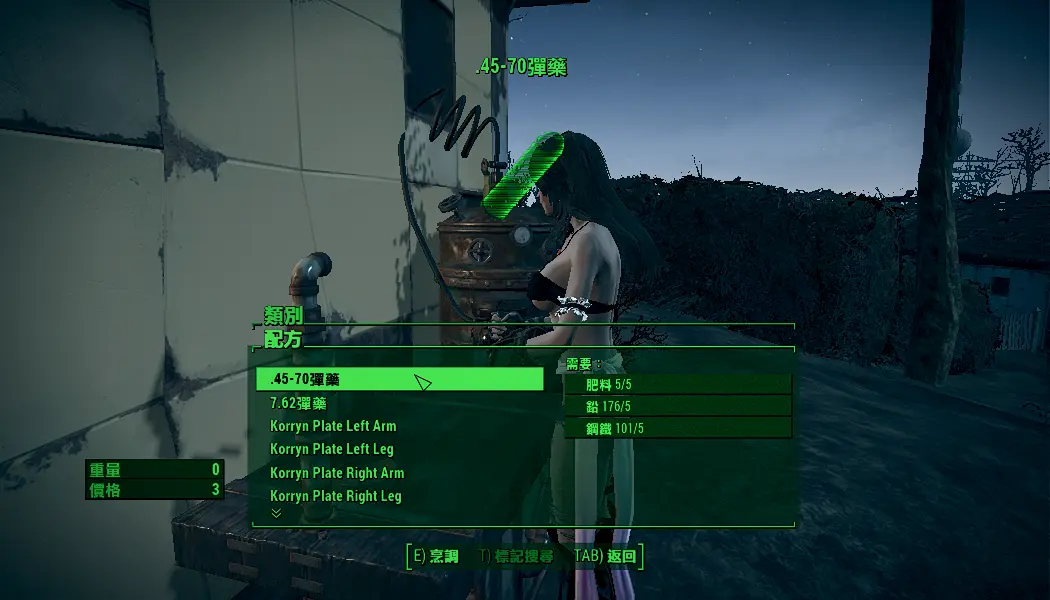Show more recipes with the down arrow
This screenshot has height=600, width=1050.
click(x=277, y=513)
